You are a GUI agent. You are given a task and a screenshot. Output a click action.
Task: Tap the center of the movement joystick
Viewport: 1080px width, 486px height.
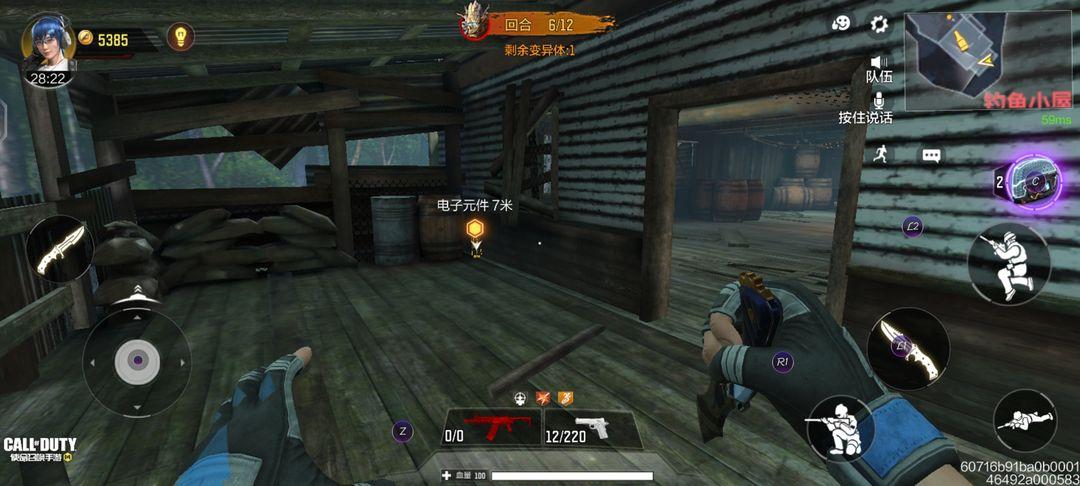click(137, 362)
